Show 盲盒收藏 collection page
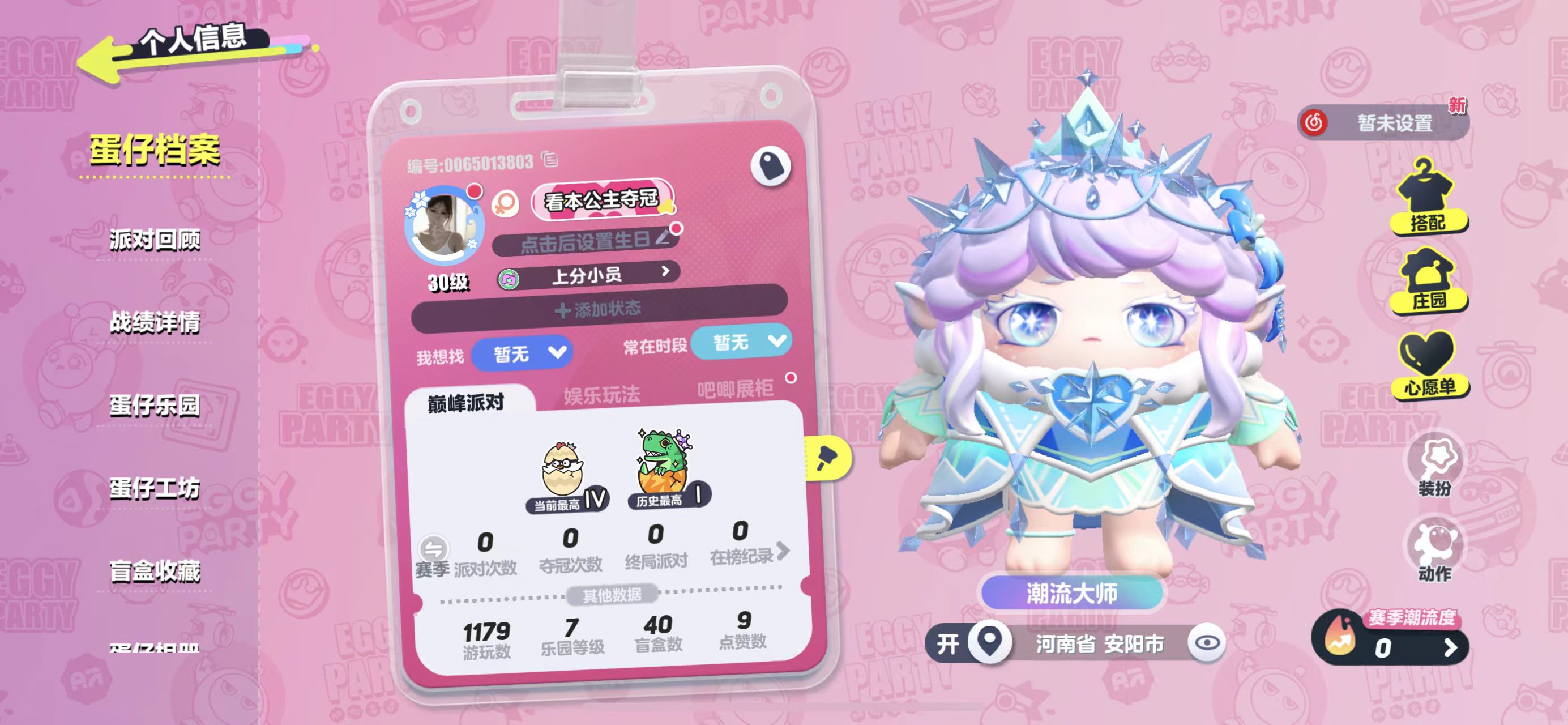Image resolution: width=1568 pixels, height=725 pixels. pyautogui.click(x=155, y=571)
